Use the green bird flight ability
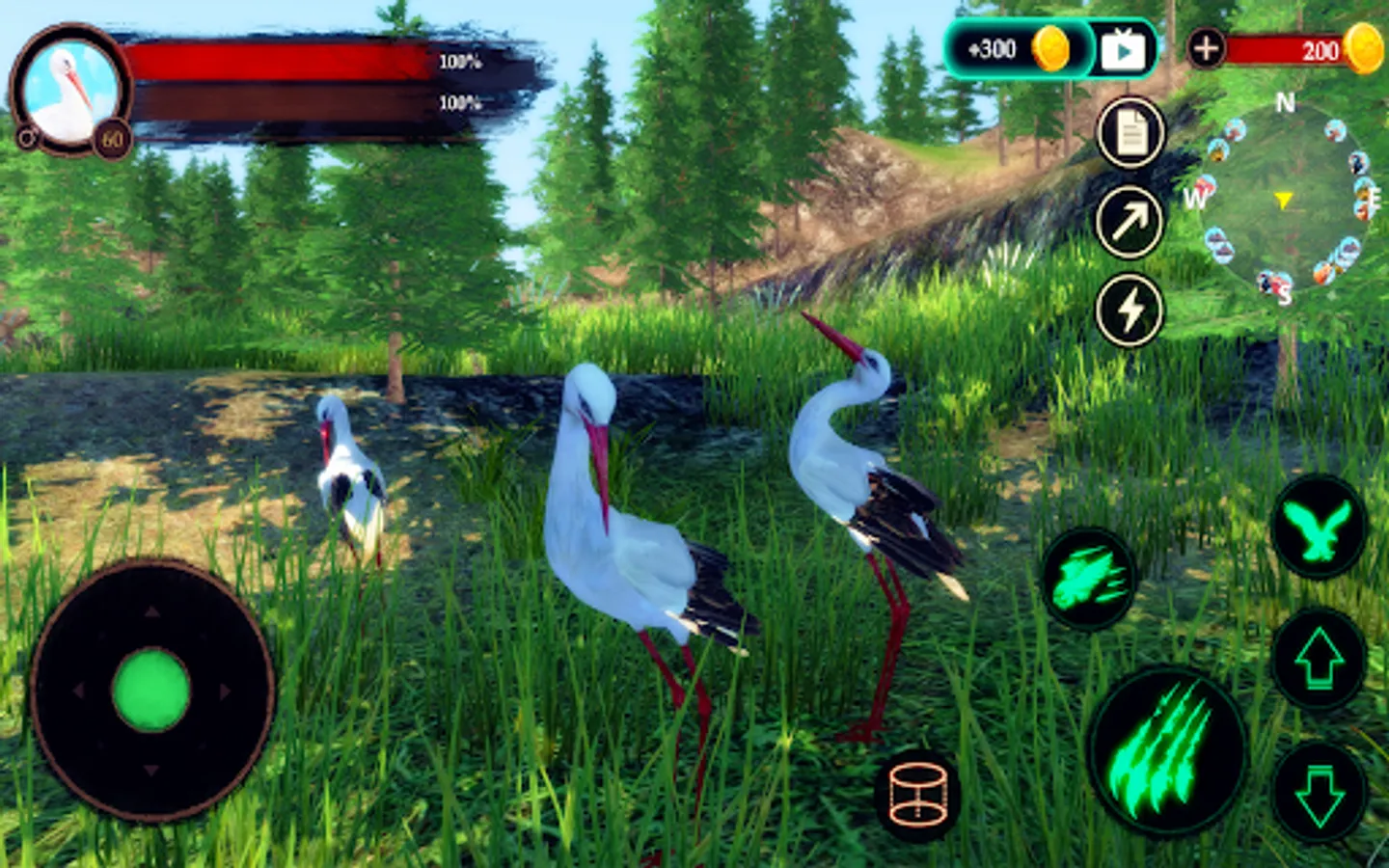This screenshot has height=868, width=1389. pyautogui.click(x=1319, y=528)
